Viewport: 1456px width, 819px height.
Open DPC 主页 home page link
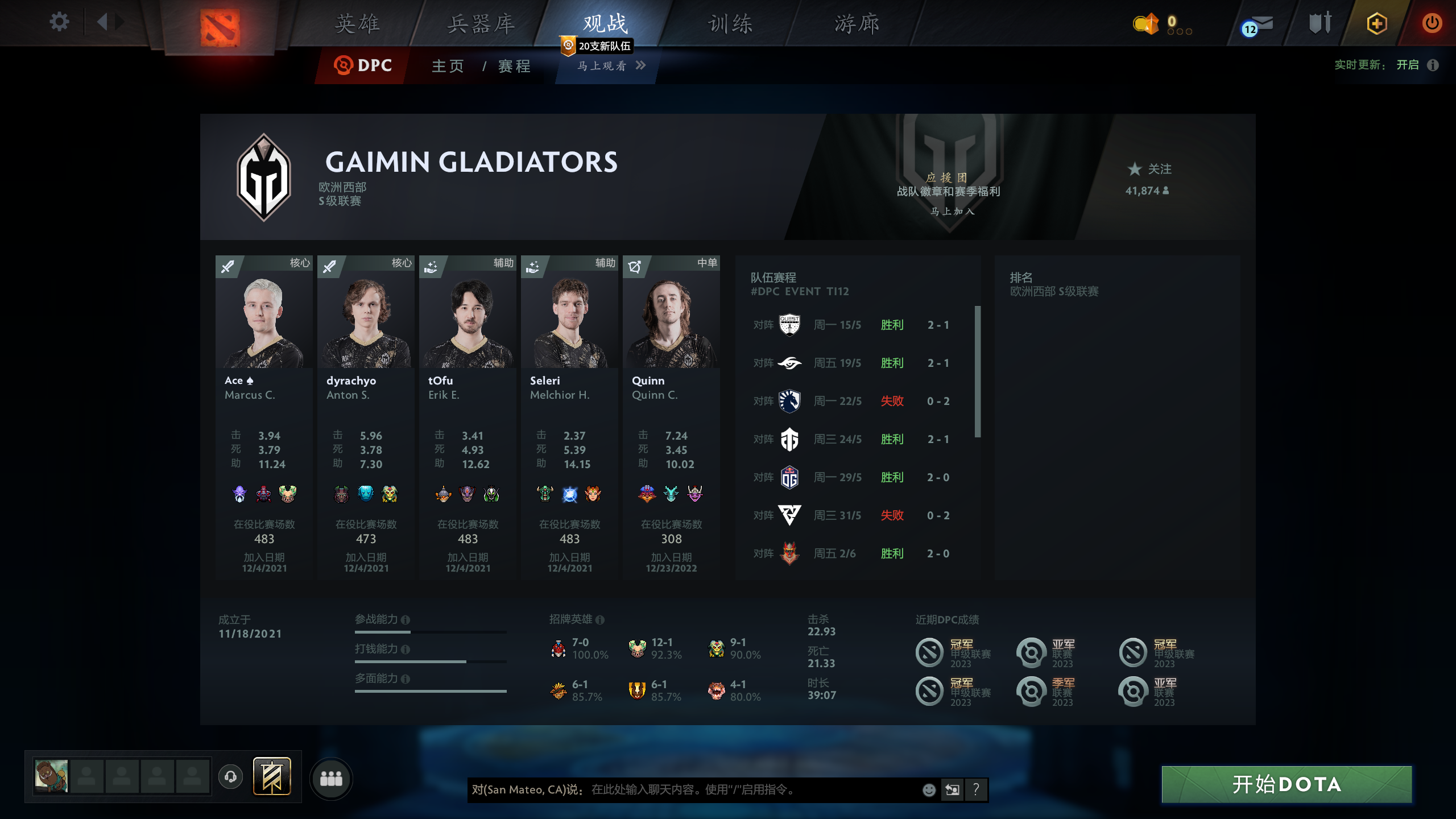(448, 66)
